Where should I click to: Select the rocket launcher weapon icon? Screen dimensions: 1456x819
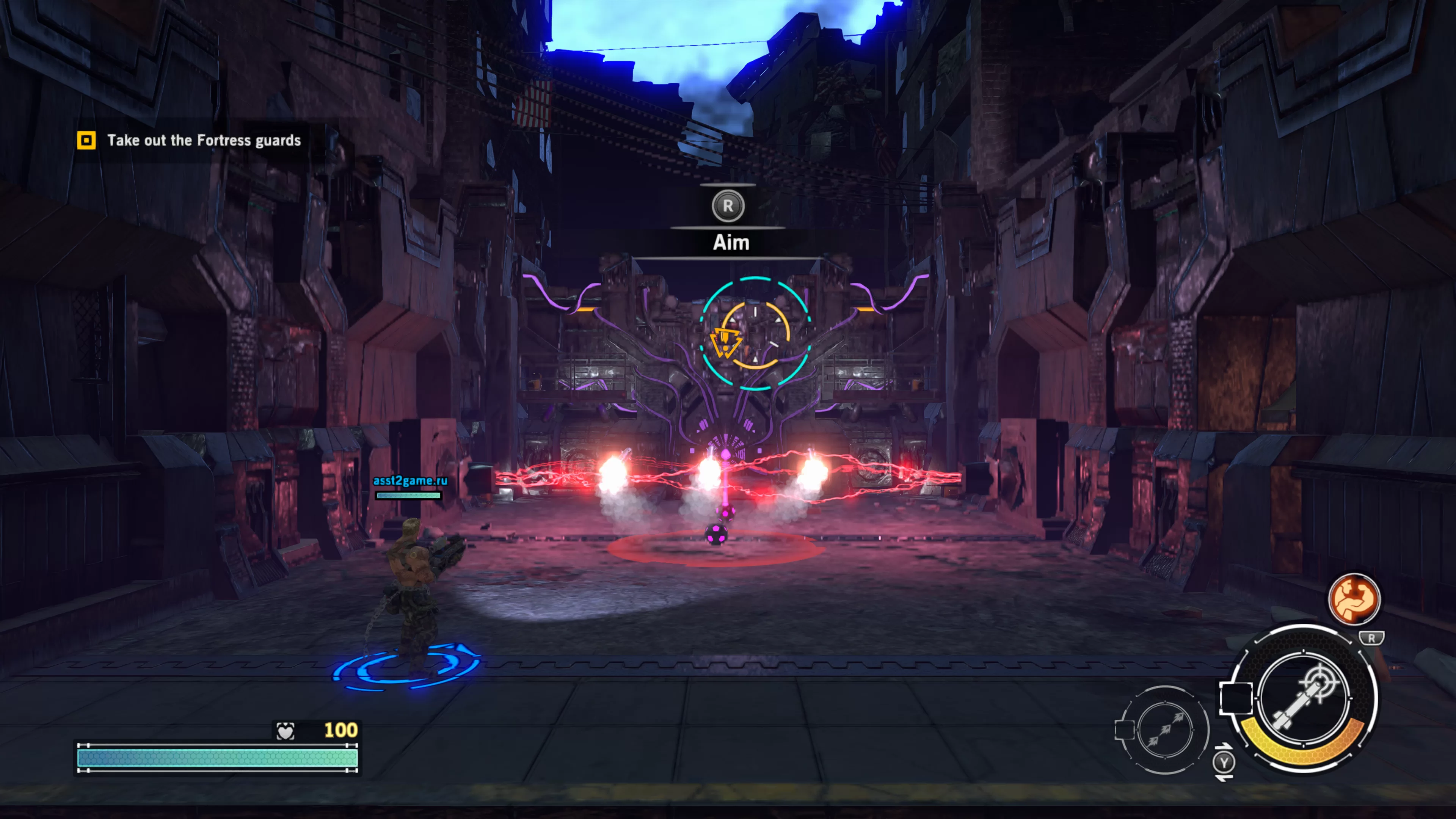(x=1304, y=698)
